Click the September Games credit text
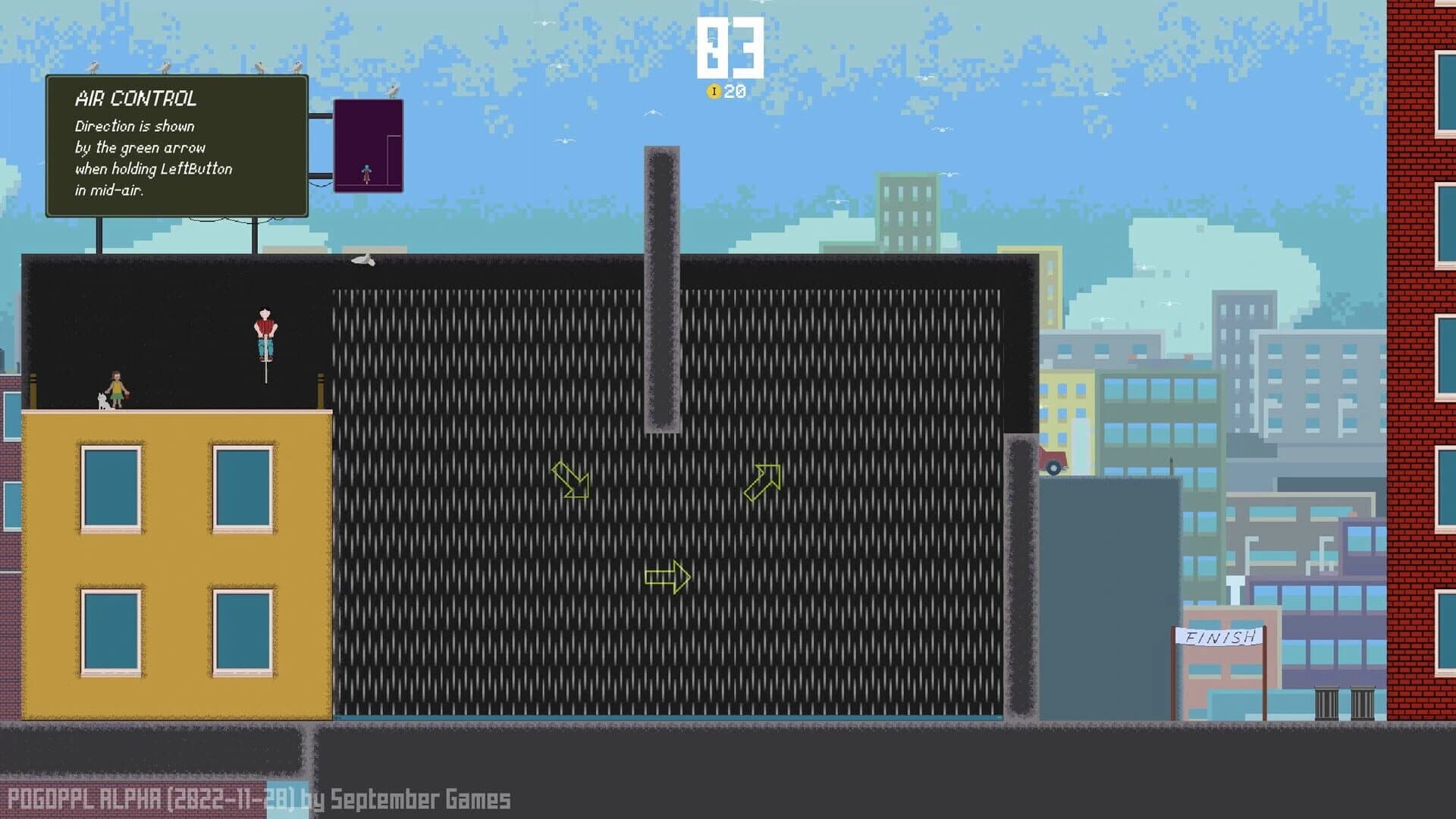 click(419, 799)
